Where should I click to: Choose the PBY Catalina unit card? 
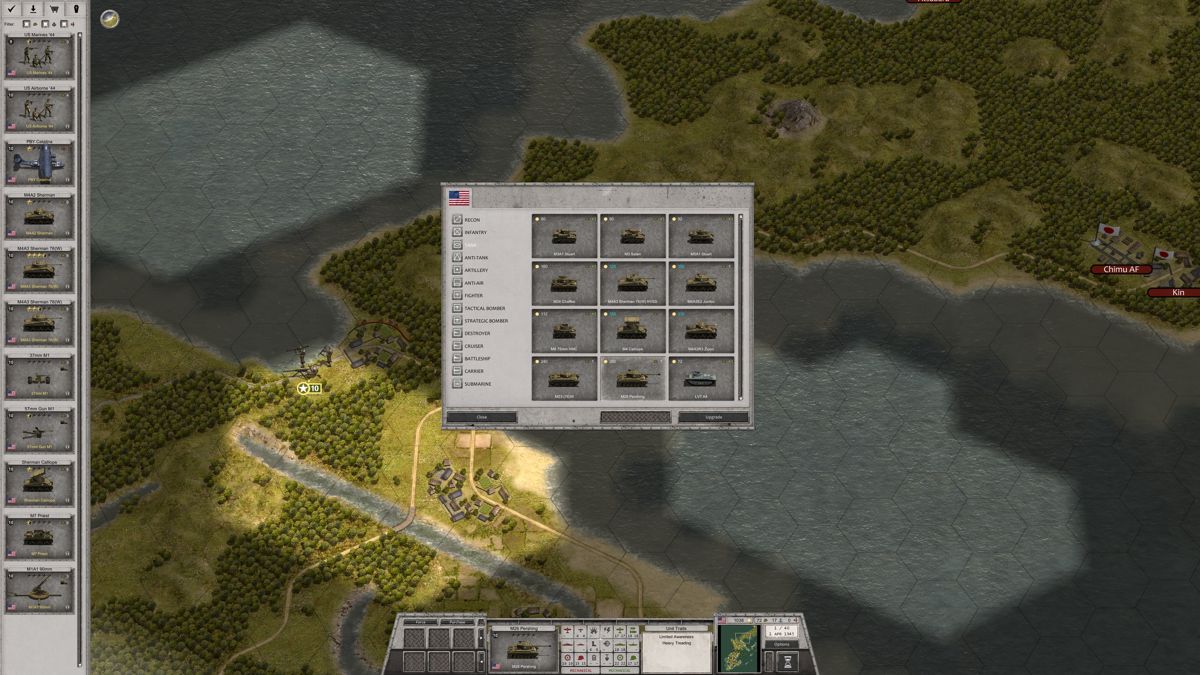40,163
